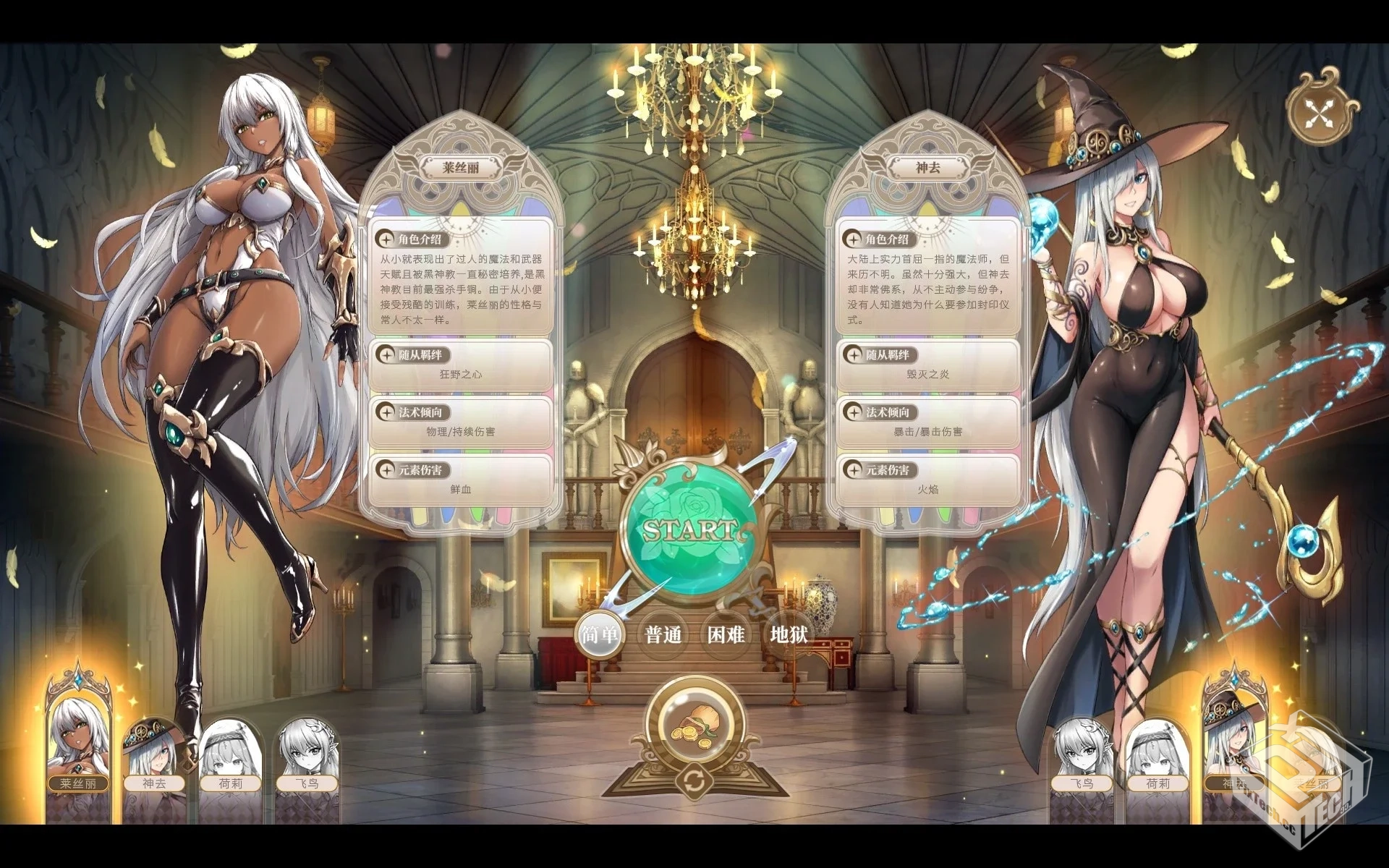The image size is (1389, 868).
Task: Click the plus icon beside 元素伤害 on left panel
Action: pos(384,469)
